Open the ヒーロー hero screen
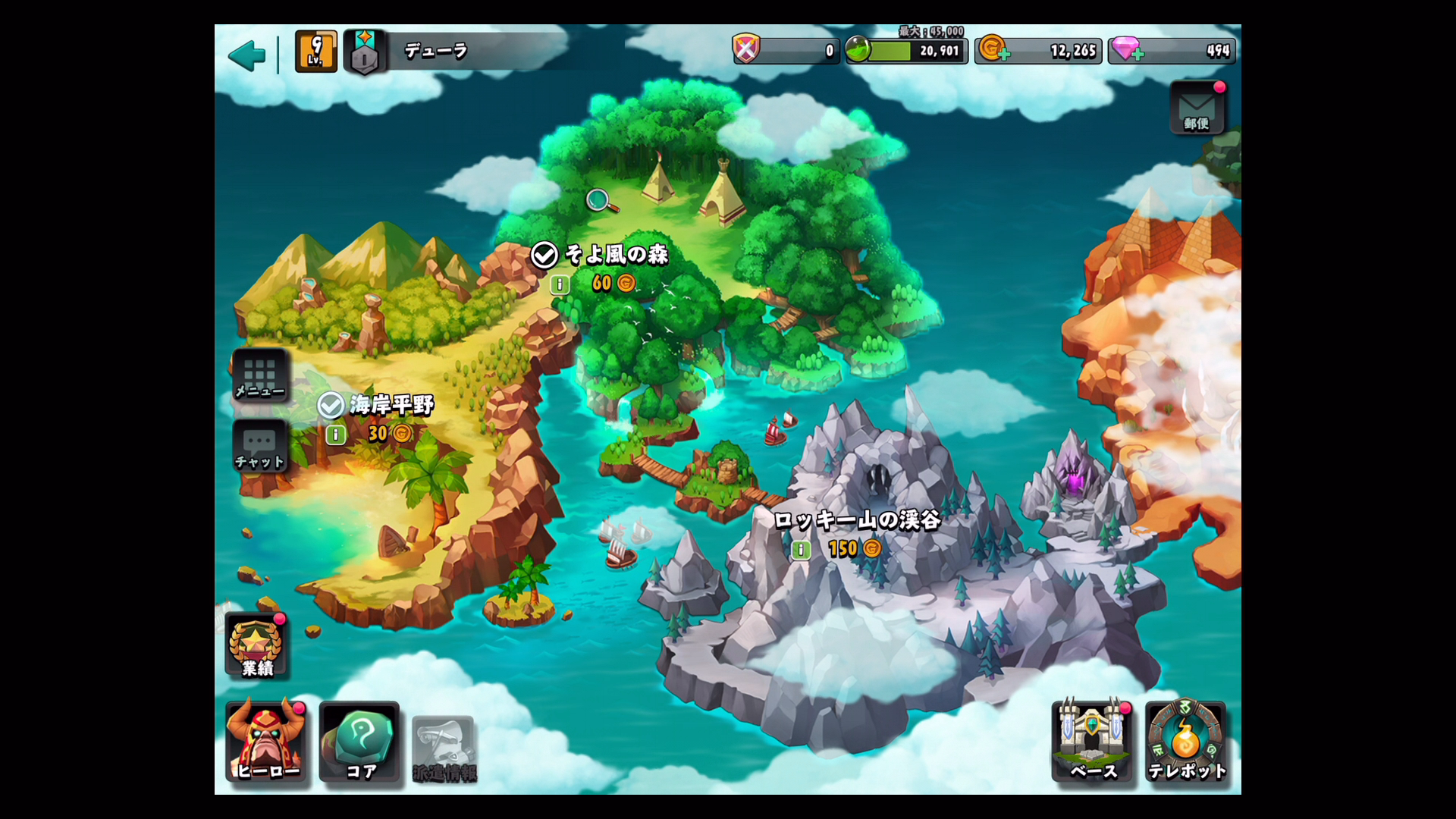This screenshot has width=1456, height=819. pyautogui.click(x=267, y=742)
